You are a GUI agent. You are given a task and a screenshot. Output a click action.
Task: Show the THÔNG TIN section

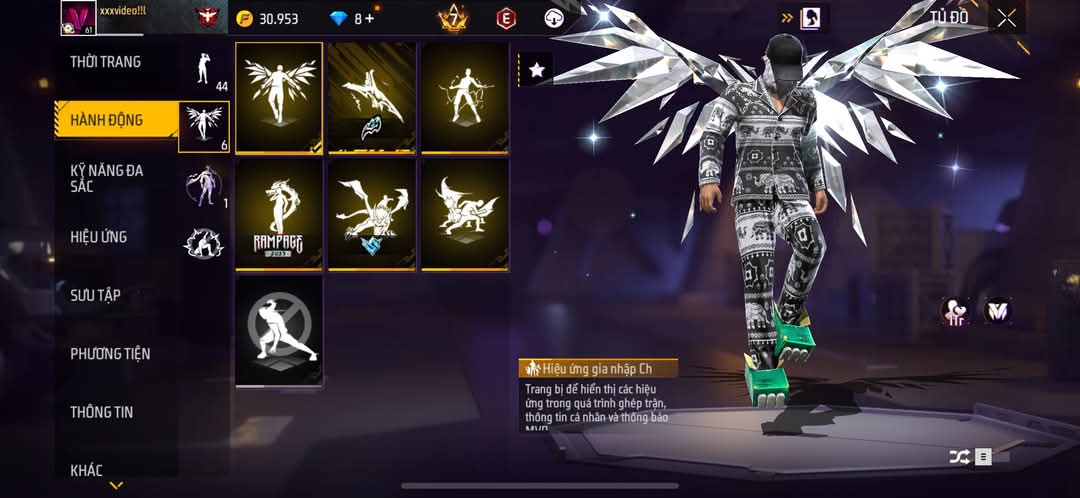[x=101, y=412]
